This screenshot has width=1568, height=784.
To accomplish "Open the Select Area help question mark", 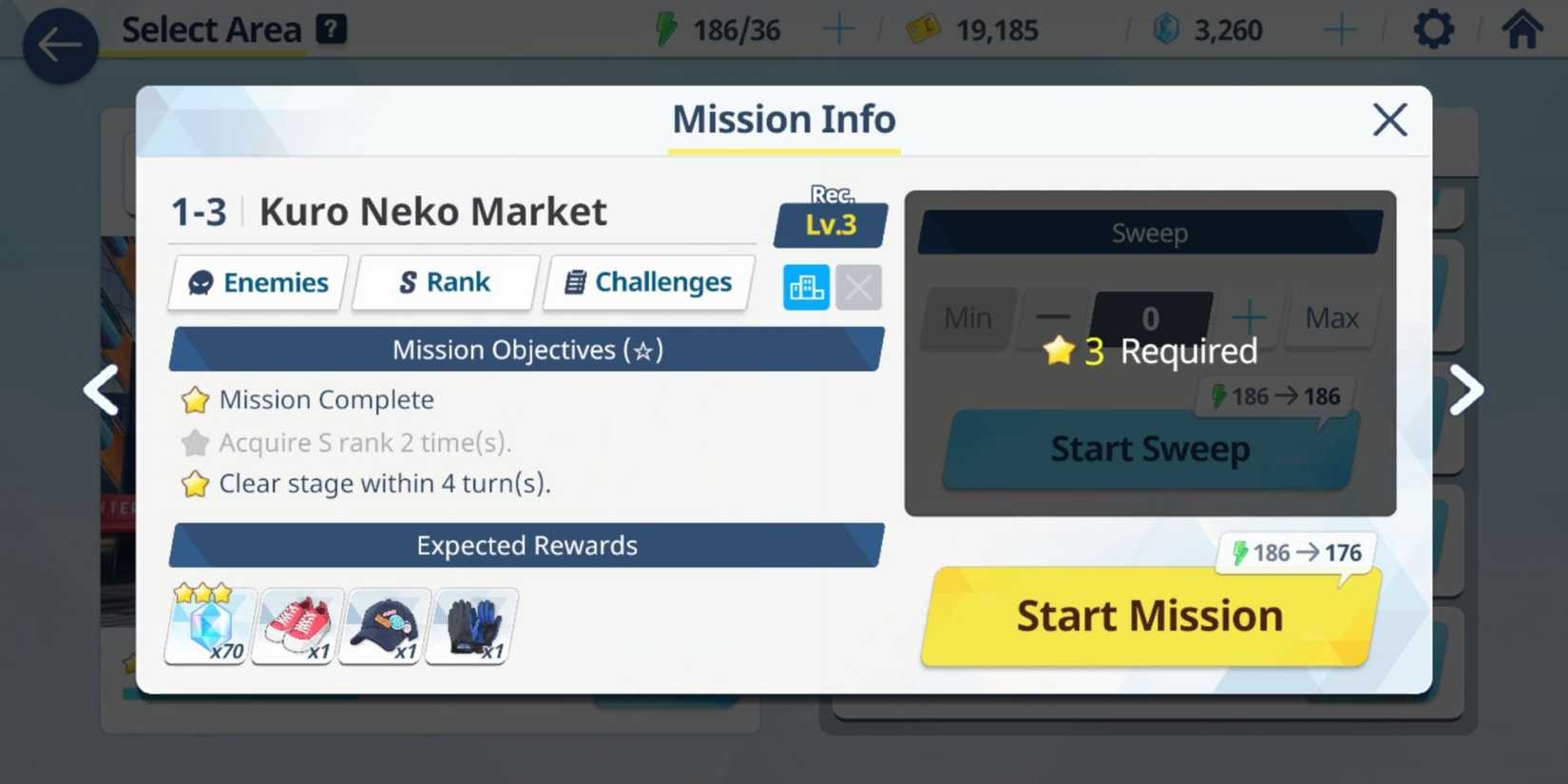I will (x=329, y=28).
